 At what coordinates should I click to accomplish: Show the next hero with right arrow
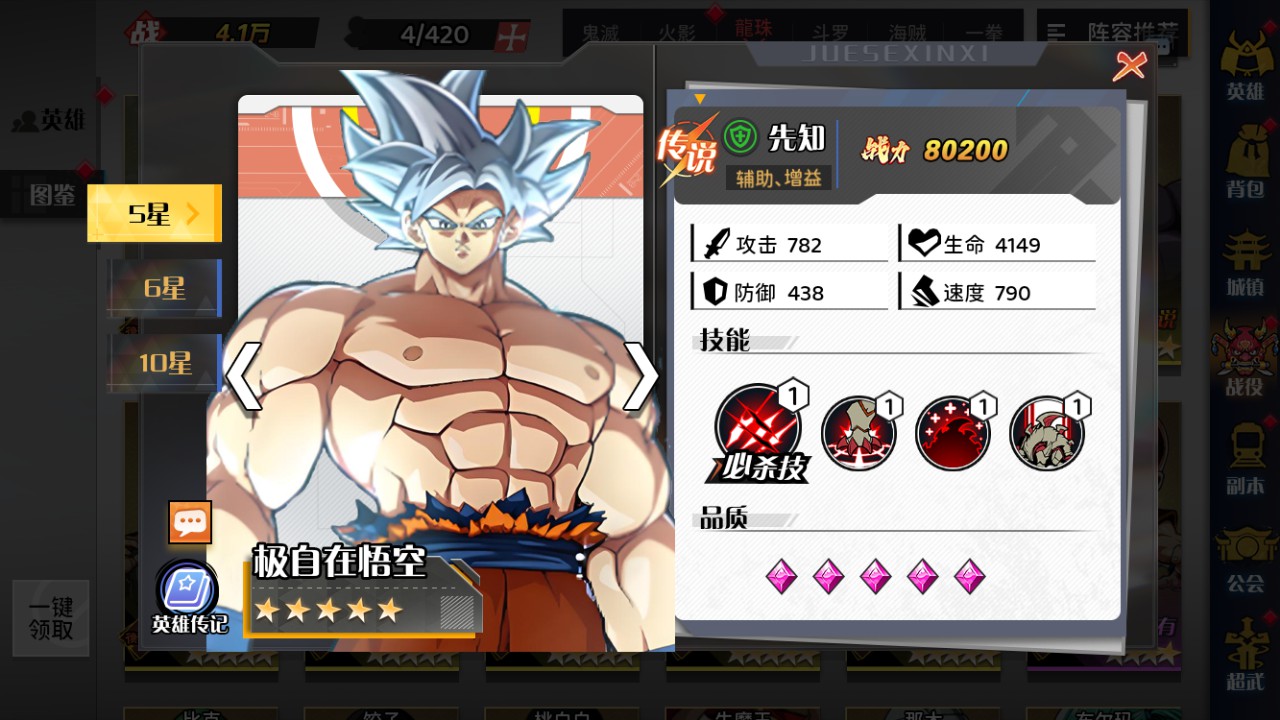640,376
